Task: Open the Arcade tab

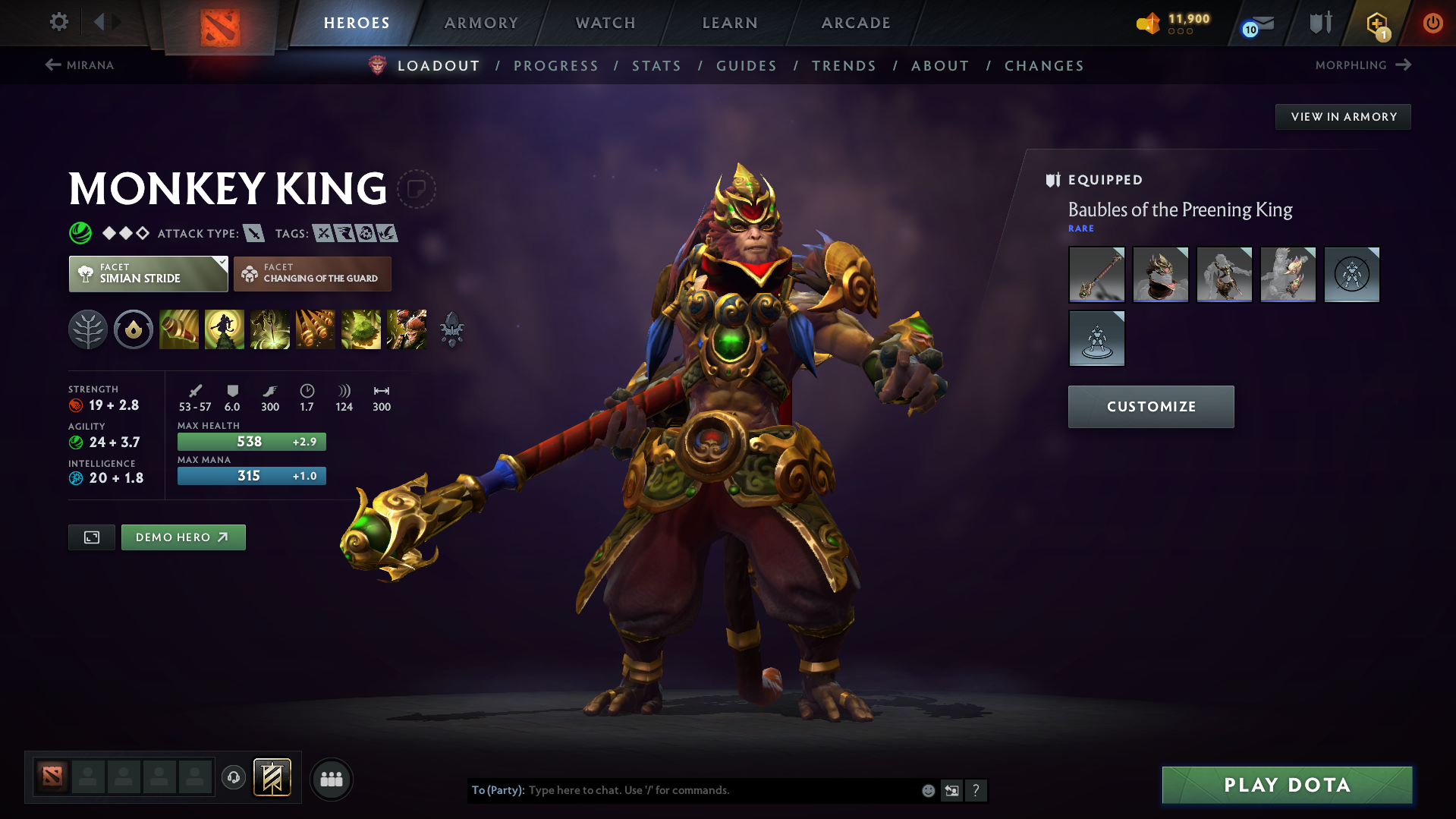Action: pyautogui.click(x=856, y=23)
